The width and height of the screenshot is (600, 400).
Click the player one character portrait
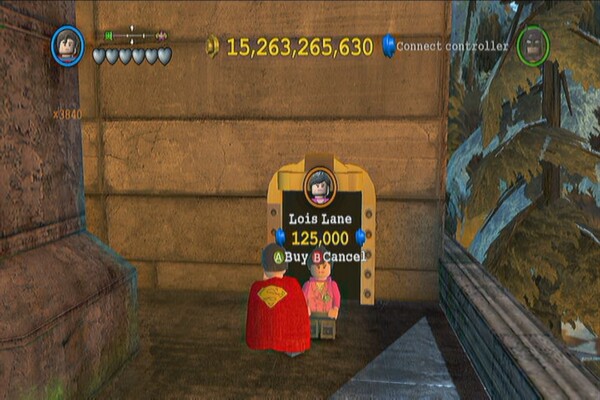tap(68, 45)
